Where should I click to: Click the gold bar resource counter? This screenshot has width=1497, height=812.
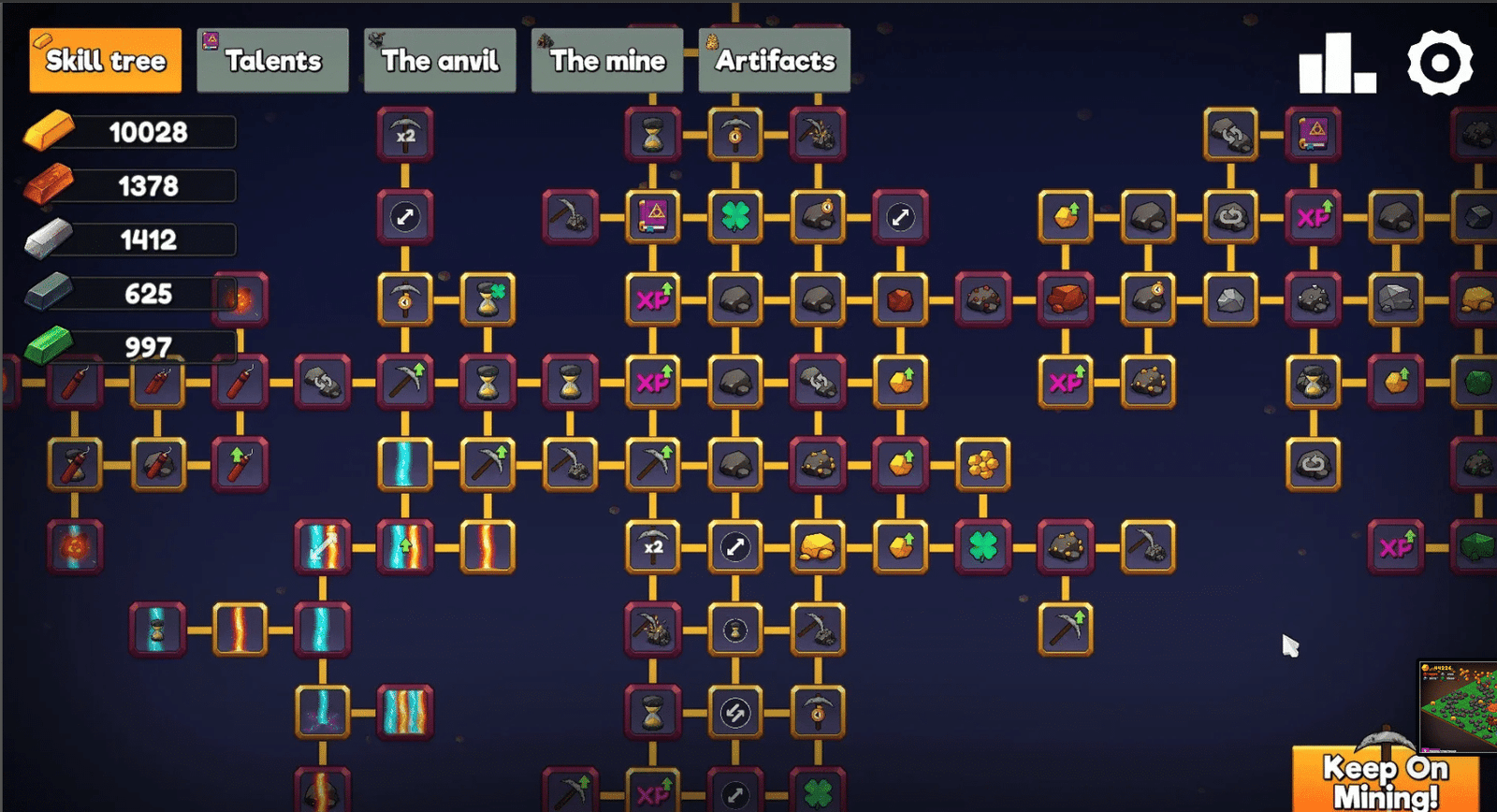tap(131, 131)
